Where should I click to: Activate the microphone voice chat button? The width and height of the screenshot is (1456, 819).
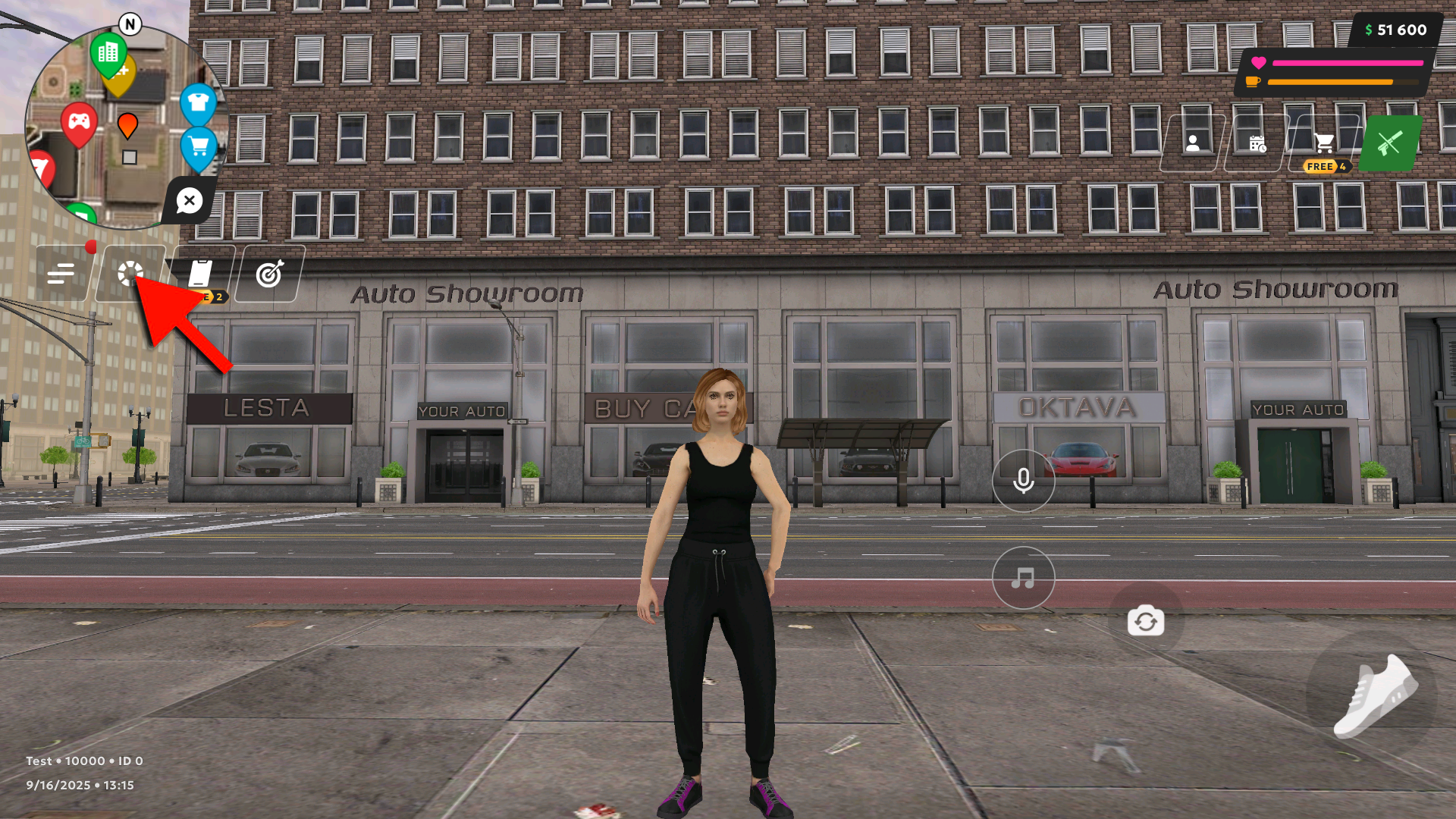click(1023, 480)
